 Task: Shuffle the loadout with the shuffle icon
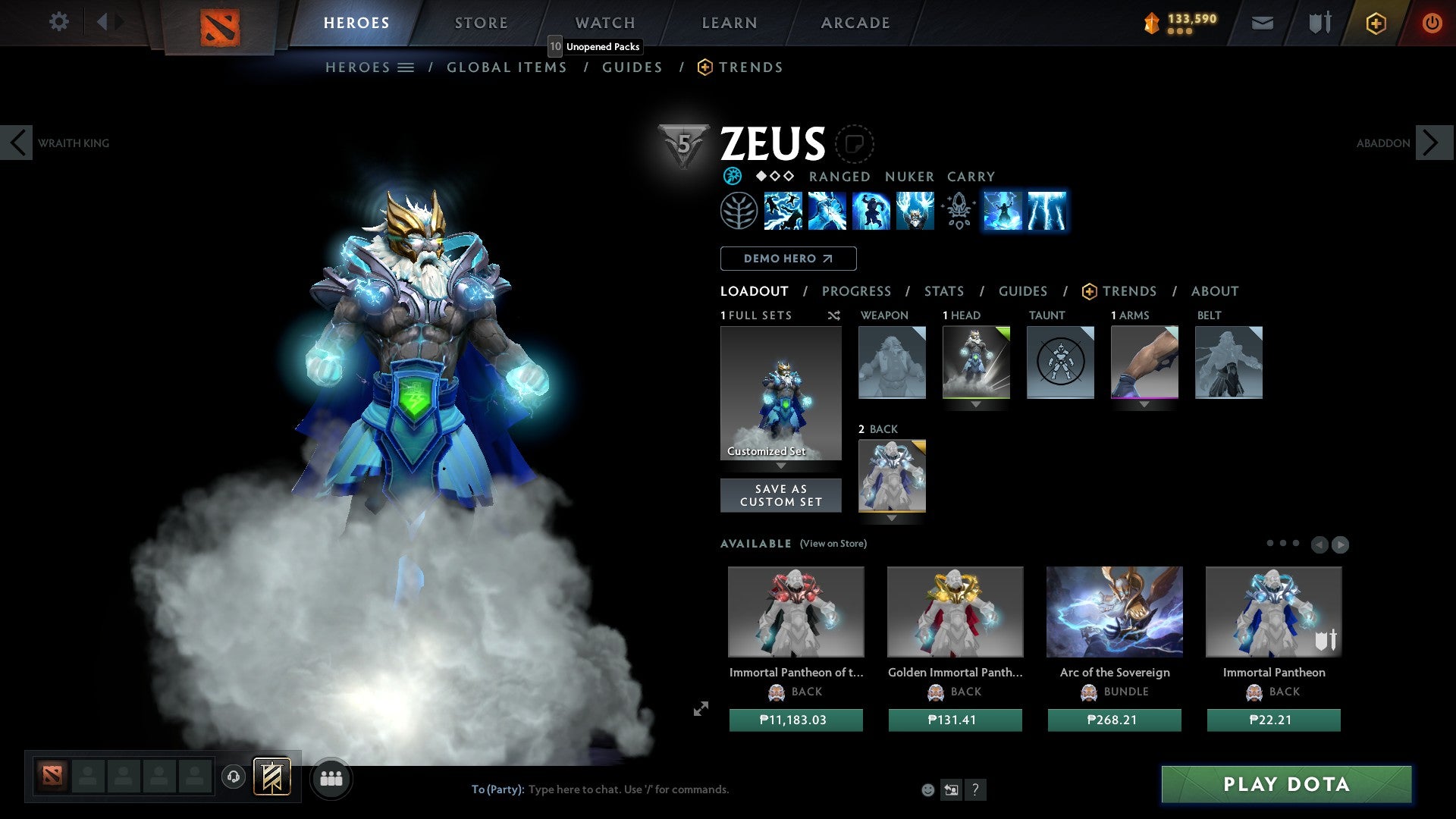pyautogui.click(x=833, y=316)
